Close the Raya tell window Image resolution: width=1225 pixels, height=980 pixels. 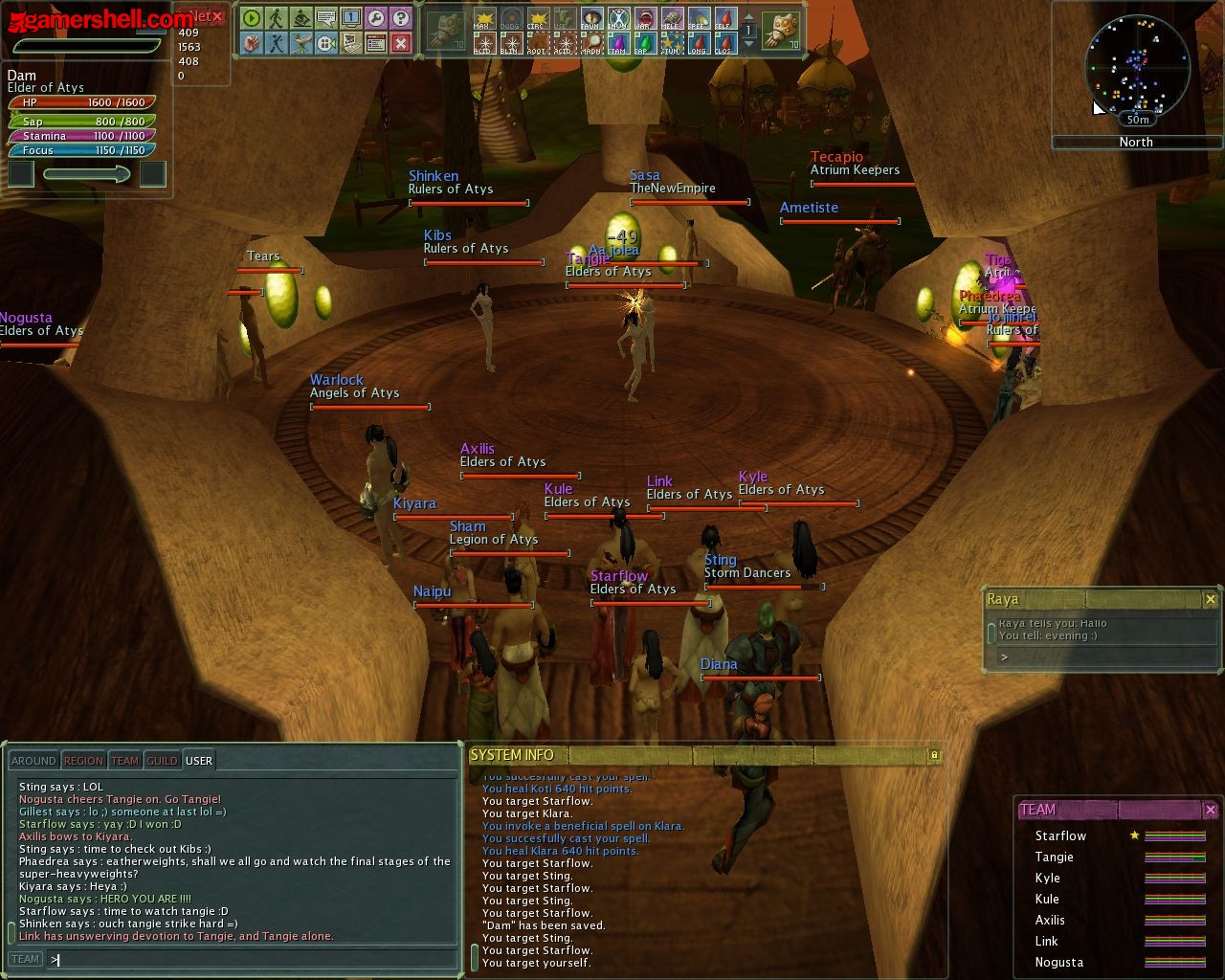click(x=1210, y=599)
